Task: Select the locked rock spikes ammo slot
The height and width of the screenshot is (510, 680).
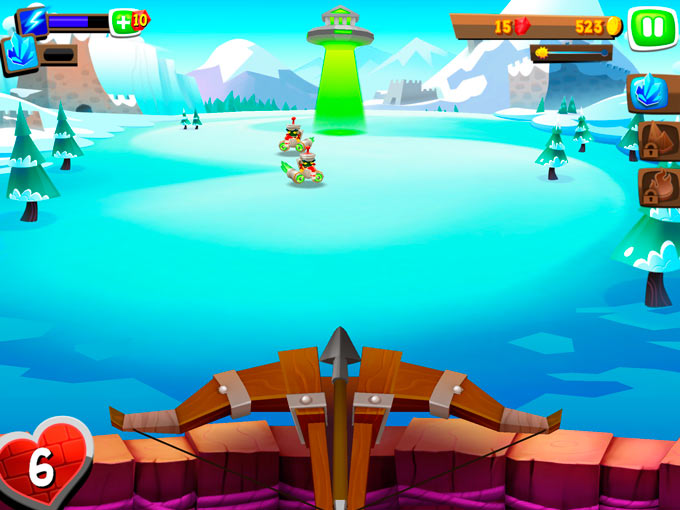Action: pyautogui.click(x=658, y=141)
